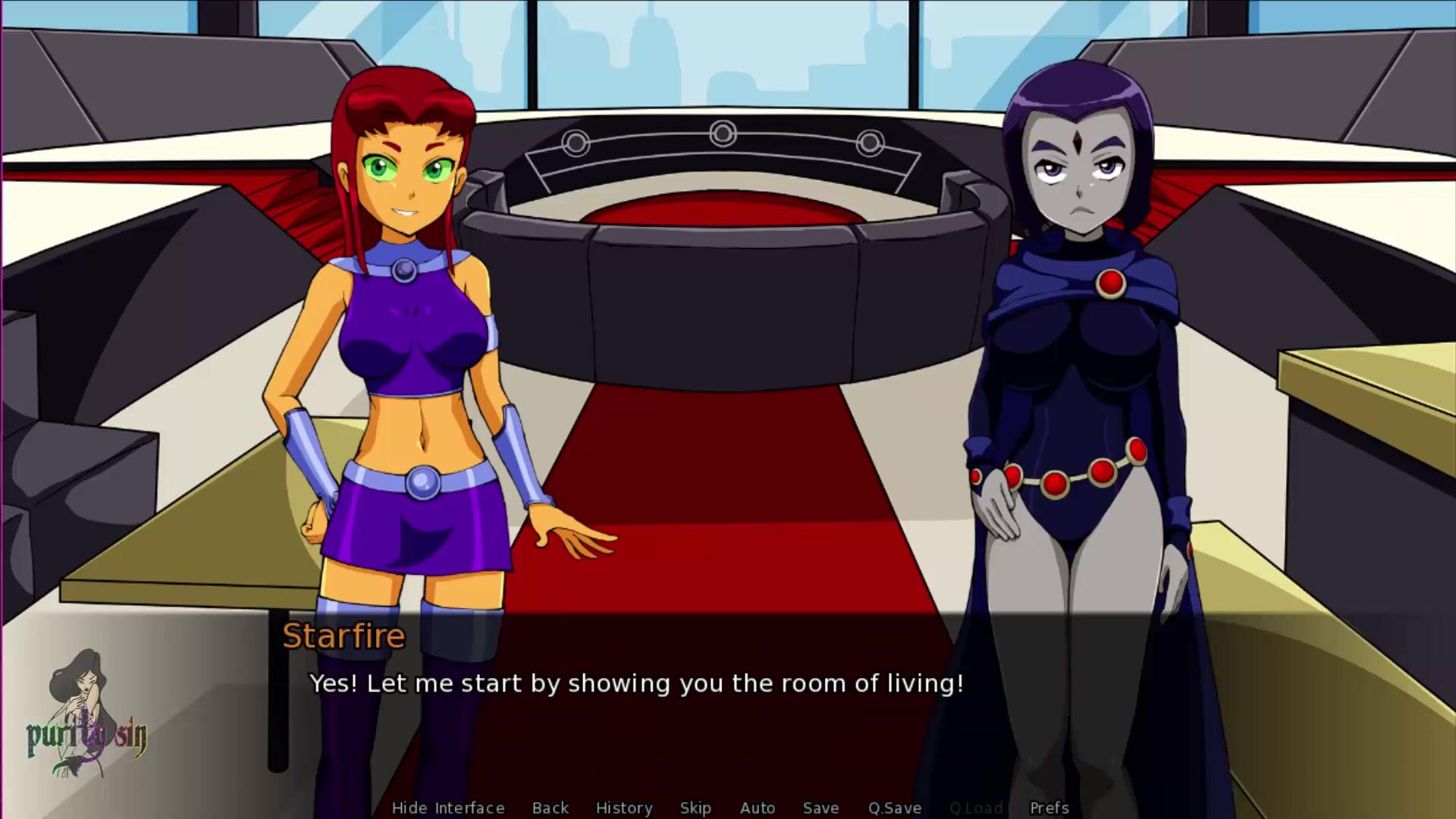Enable Auto dialogue advance

point(757,808)
